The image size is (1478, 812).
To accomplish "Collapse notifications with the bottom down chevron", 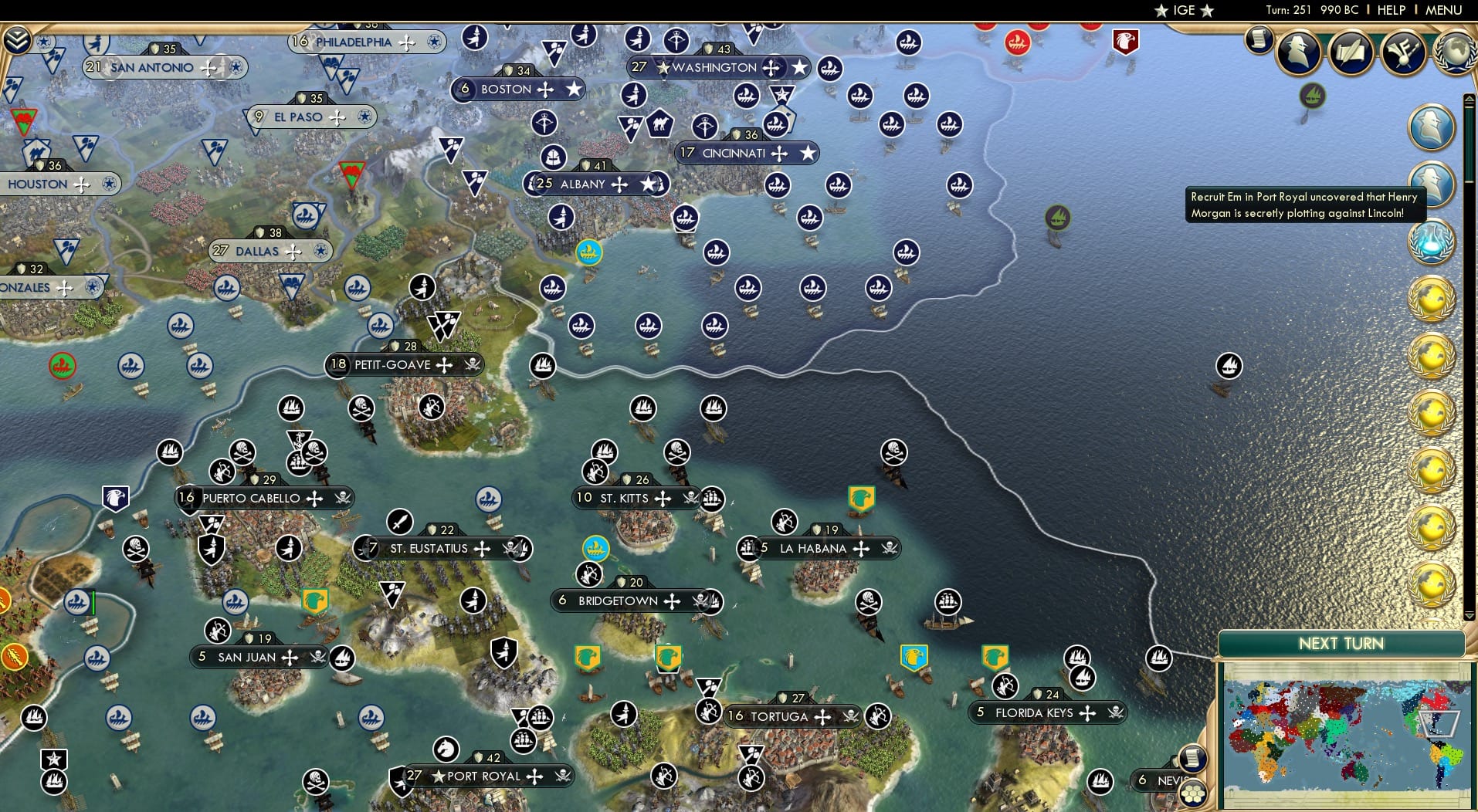I will (1470, 617).
